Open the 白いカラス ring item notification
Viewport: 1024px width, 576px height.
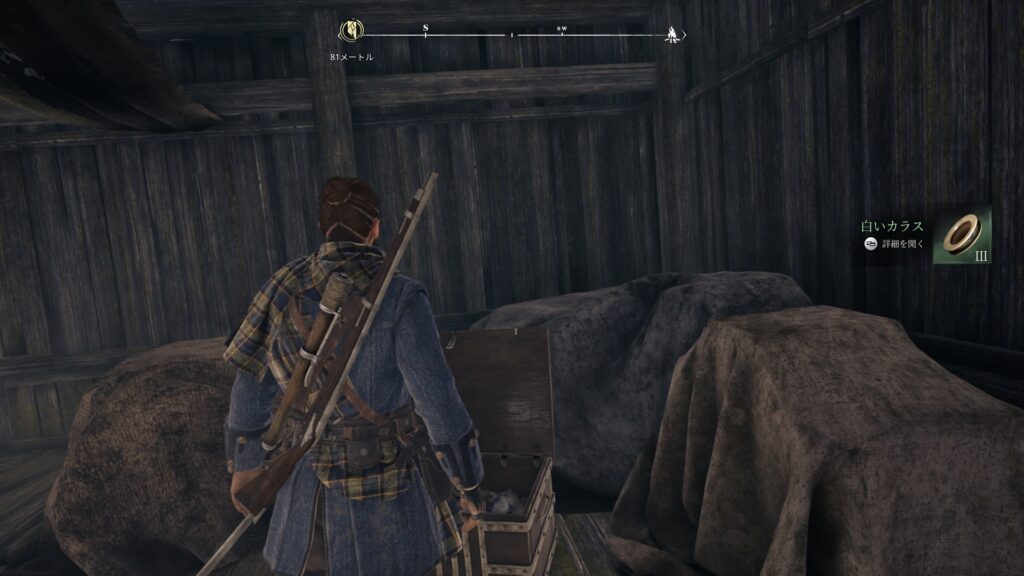(961, 235)
